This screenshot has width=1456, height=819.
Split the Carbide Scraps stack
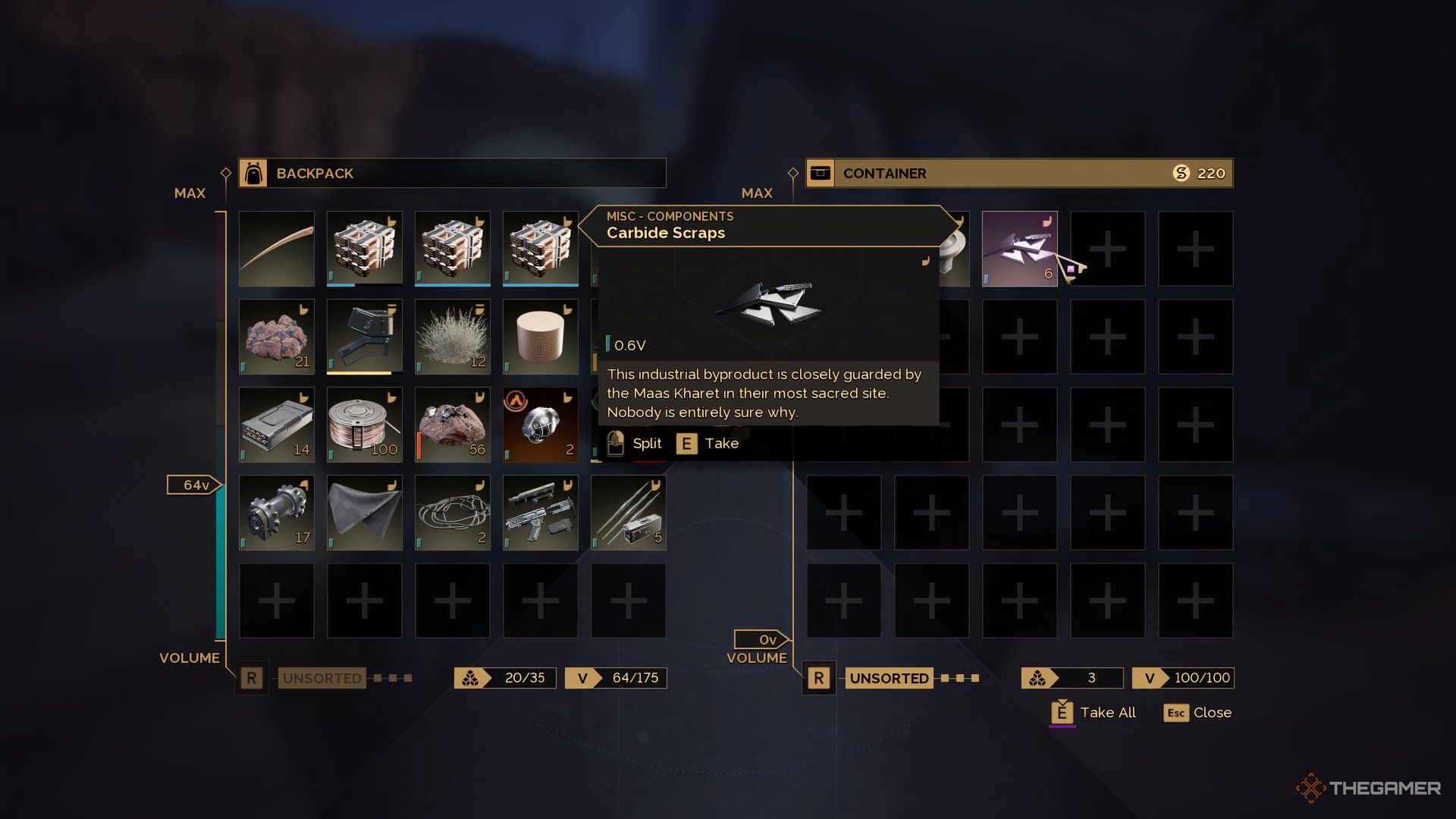[x=635, y=444]
